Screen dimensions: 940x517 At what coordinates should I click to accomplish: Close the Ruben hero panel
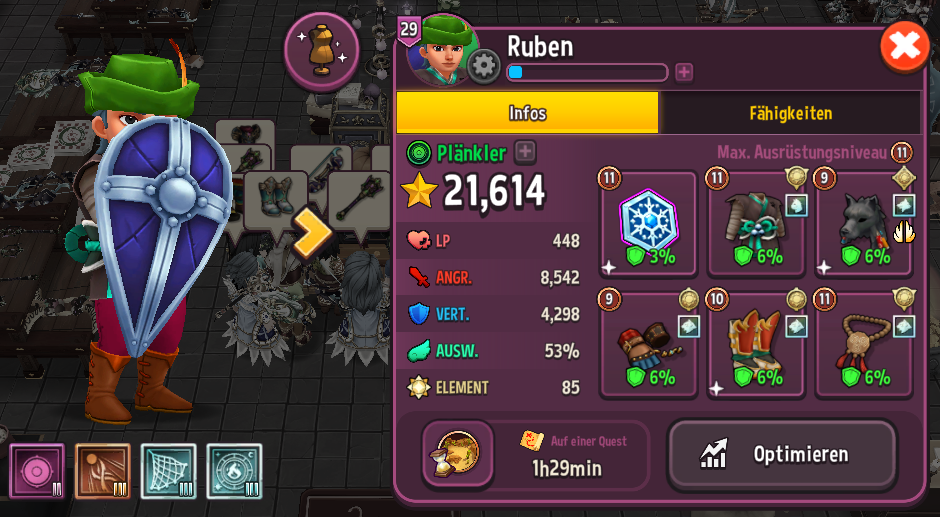(904, 47)
